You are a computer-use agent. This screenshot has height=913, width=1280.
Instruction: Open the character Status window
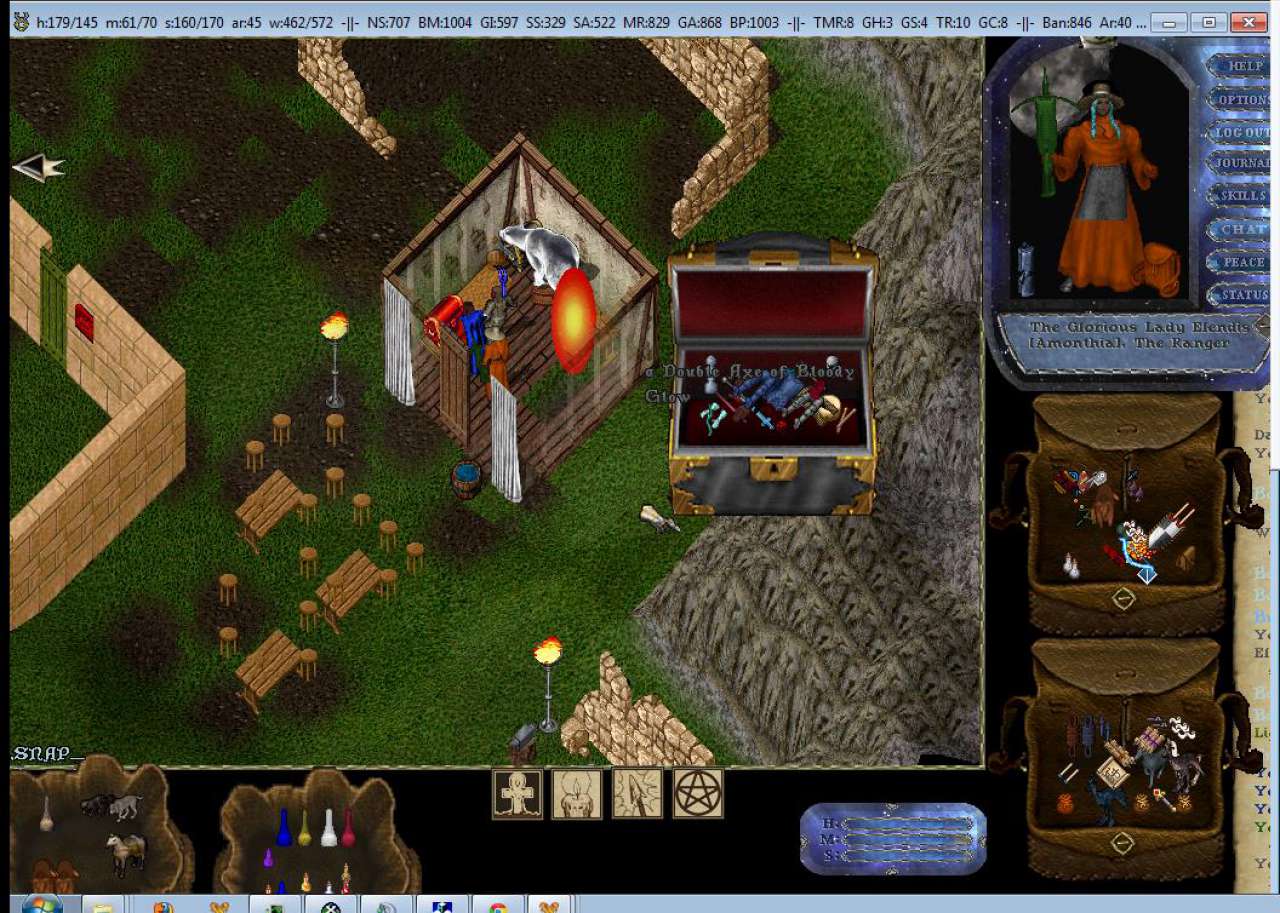1243,295
